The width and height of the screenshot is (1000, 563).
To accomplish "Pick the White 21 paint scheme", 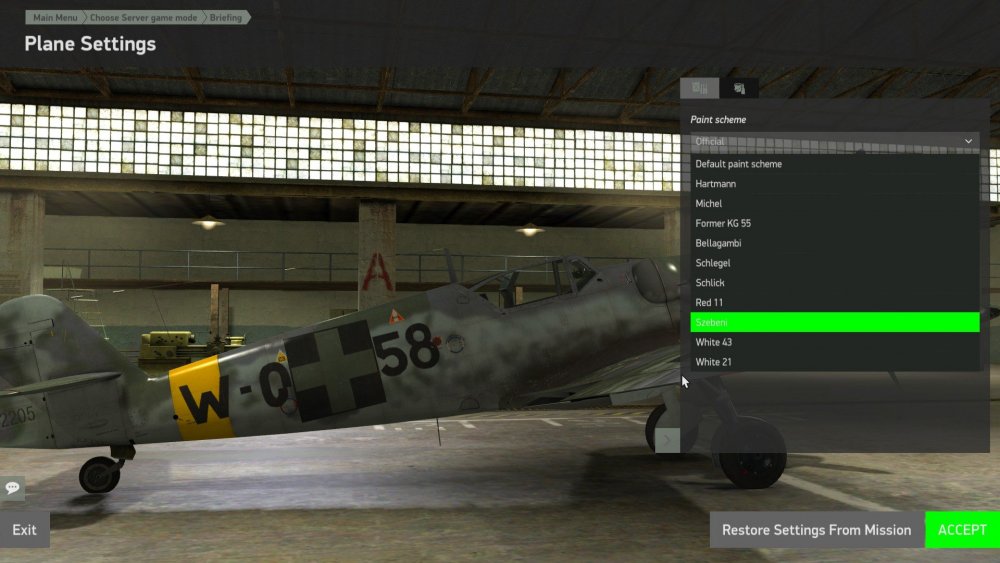I will point(713,362).
